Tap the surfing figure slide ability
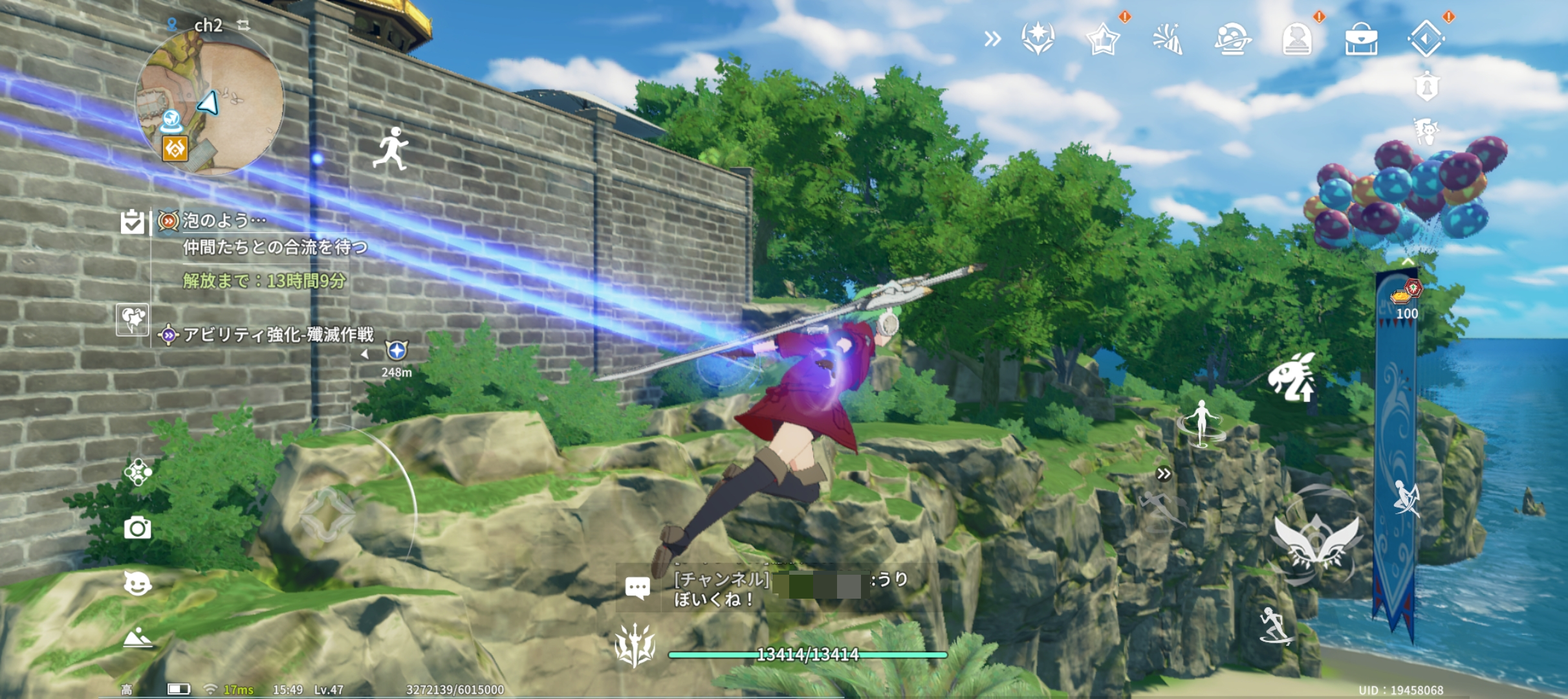1568x699 pixels. [x=1274, y=625]
